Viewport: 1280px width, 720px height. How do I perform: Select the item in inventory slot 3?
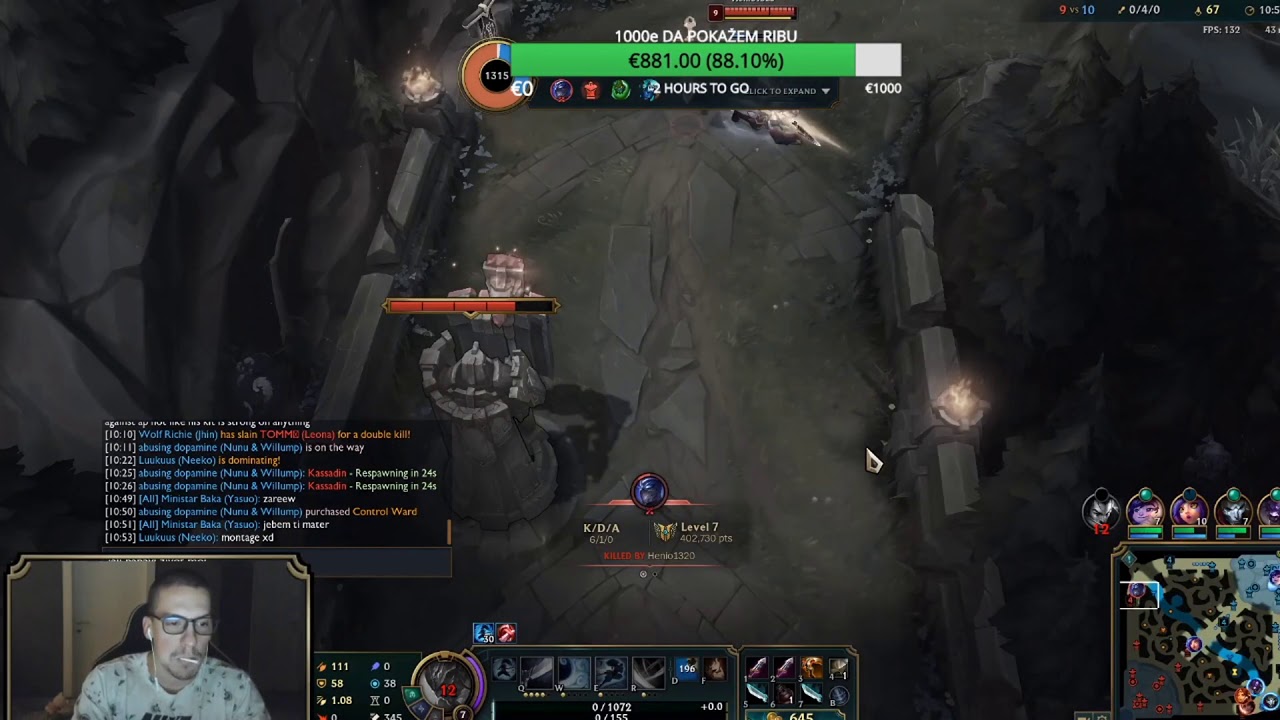[x=811, y=668]
